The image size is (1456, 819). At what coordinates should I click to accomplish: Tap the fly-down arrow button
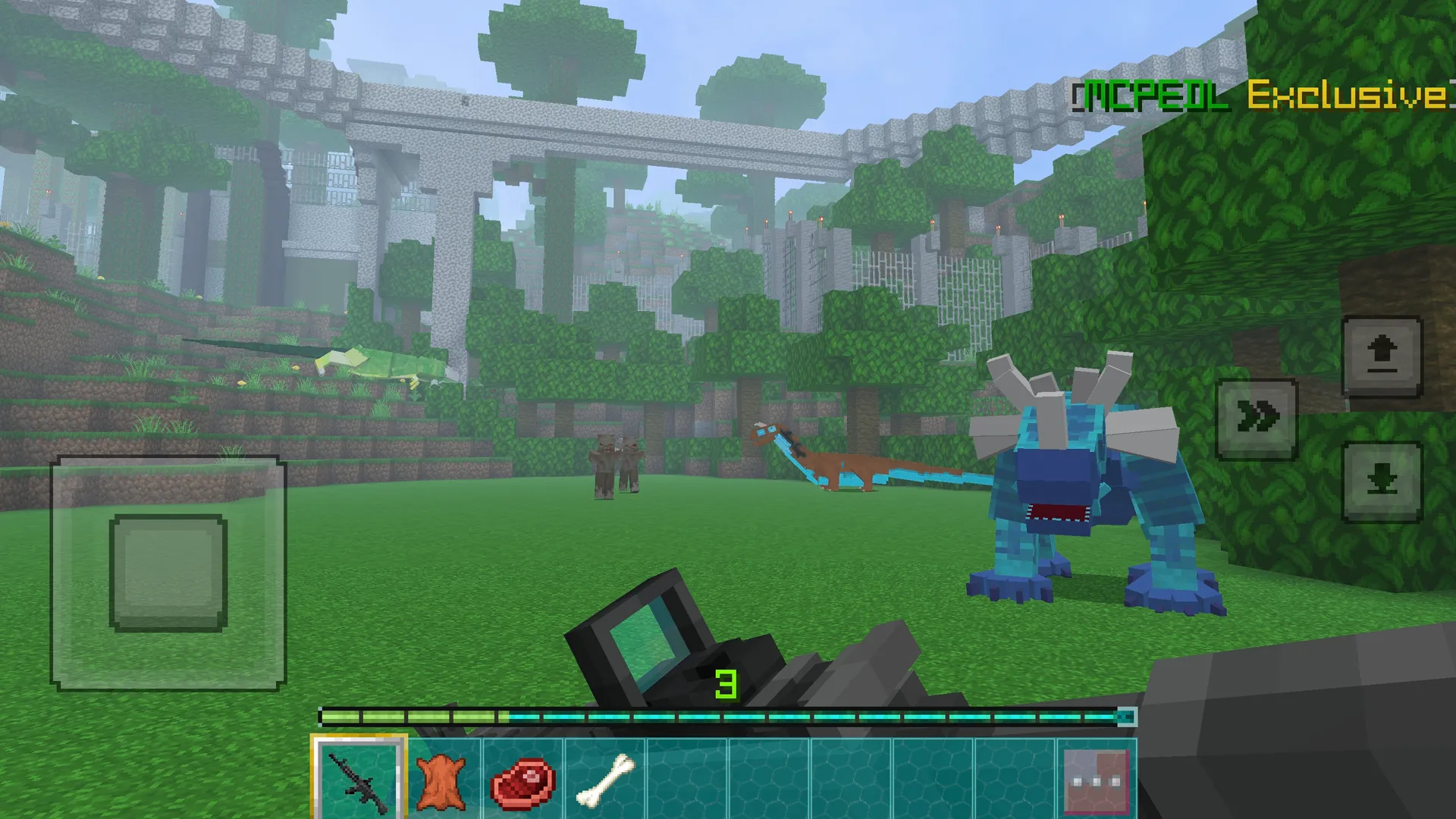click(x=1382, y=482)
